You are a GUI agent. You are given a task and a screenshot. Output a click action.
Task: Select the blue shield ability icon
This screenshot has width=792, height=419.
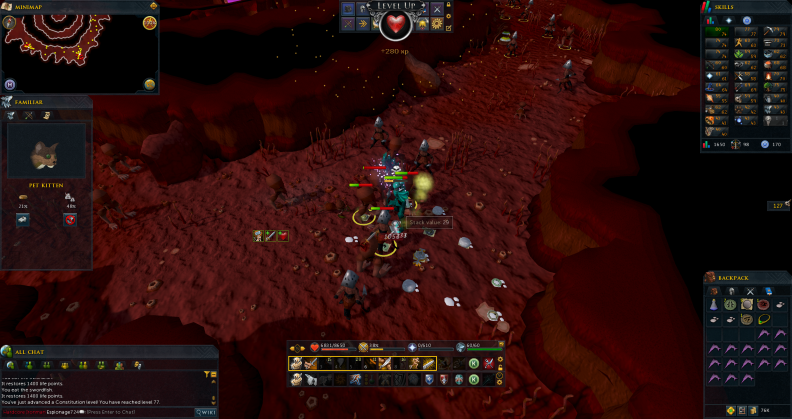point(430,379)
